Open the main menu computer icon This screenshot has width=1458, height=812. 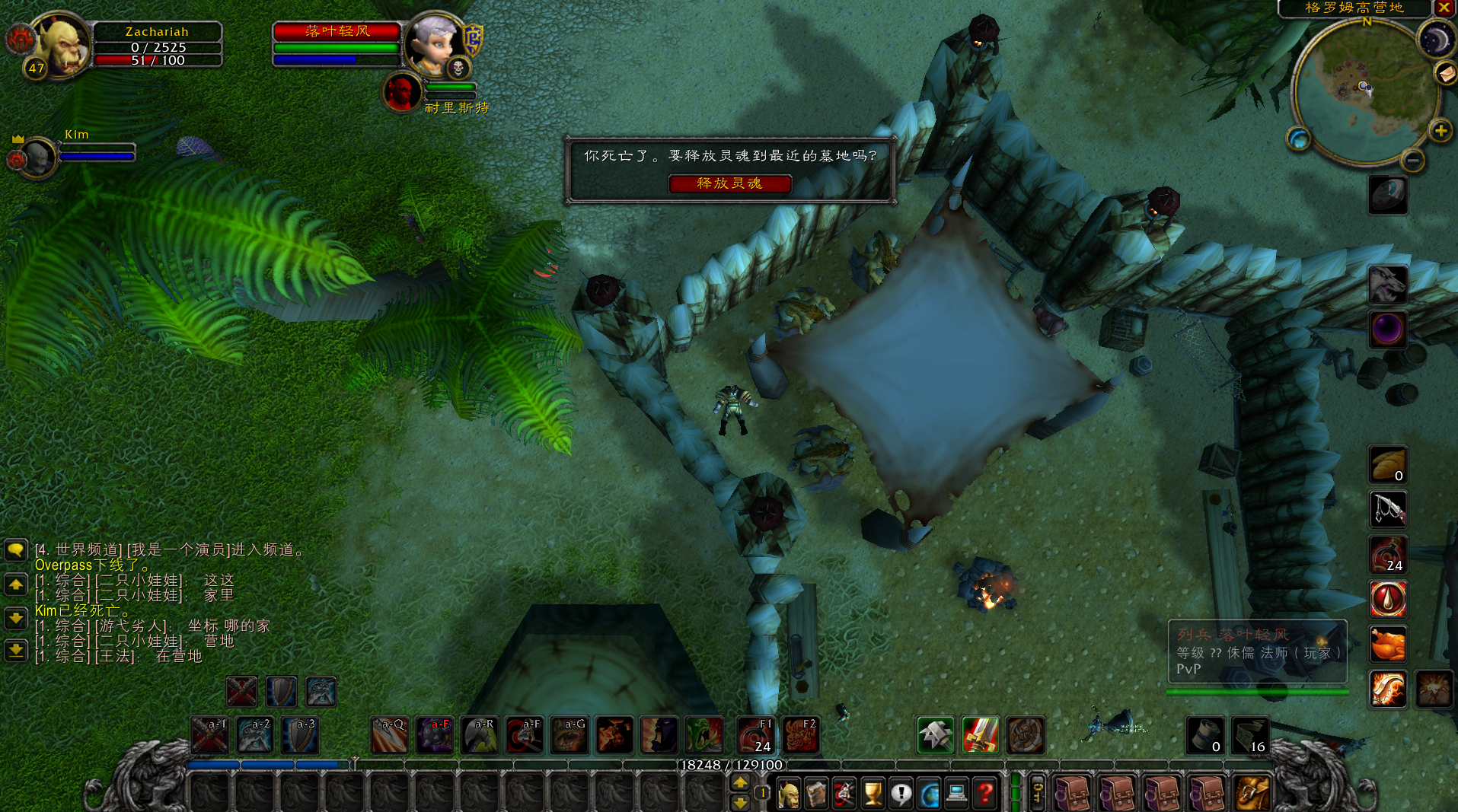point(957,794)
